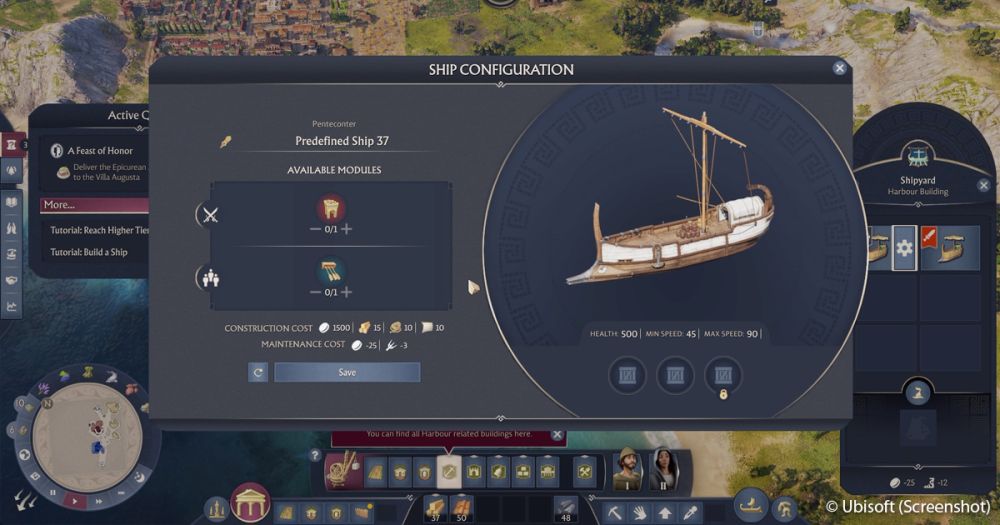Dismiss the Harbour buildings tooltip
This screenshot has width=1000, height=525.
558,435
